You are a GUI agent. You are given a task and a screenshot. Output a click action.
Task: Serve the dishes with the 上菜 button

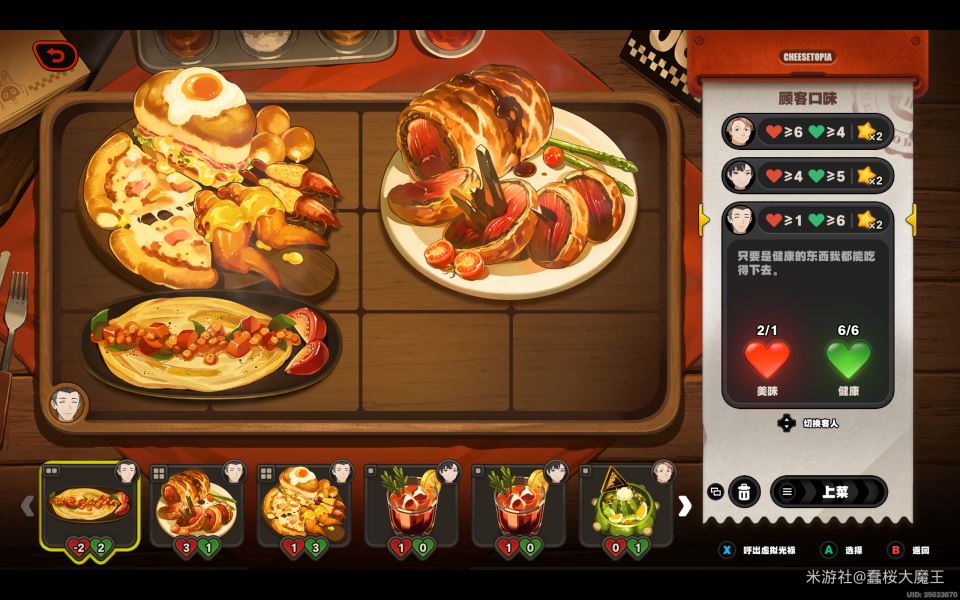828,492
